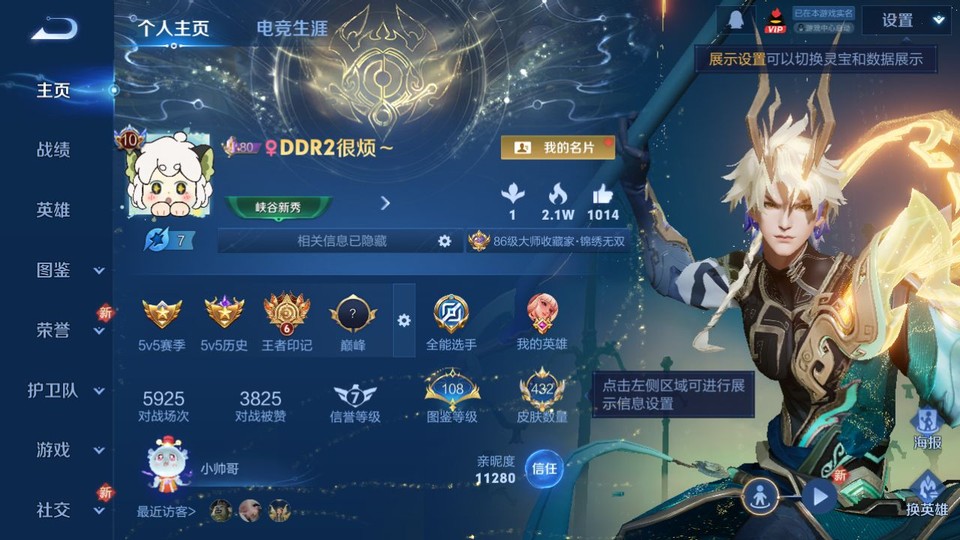Image resolution: width=960 pixels, height=540 pixels.
Task: Open the 5v5赛季 badge
Action: point(162,322)
